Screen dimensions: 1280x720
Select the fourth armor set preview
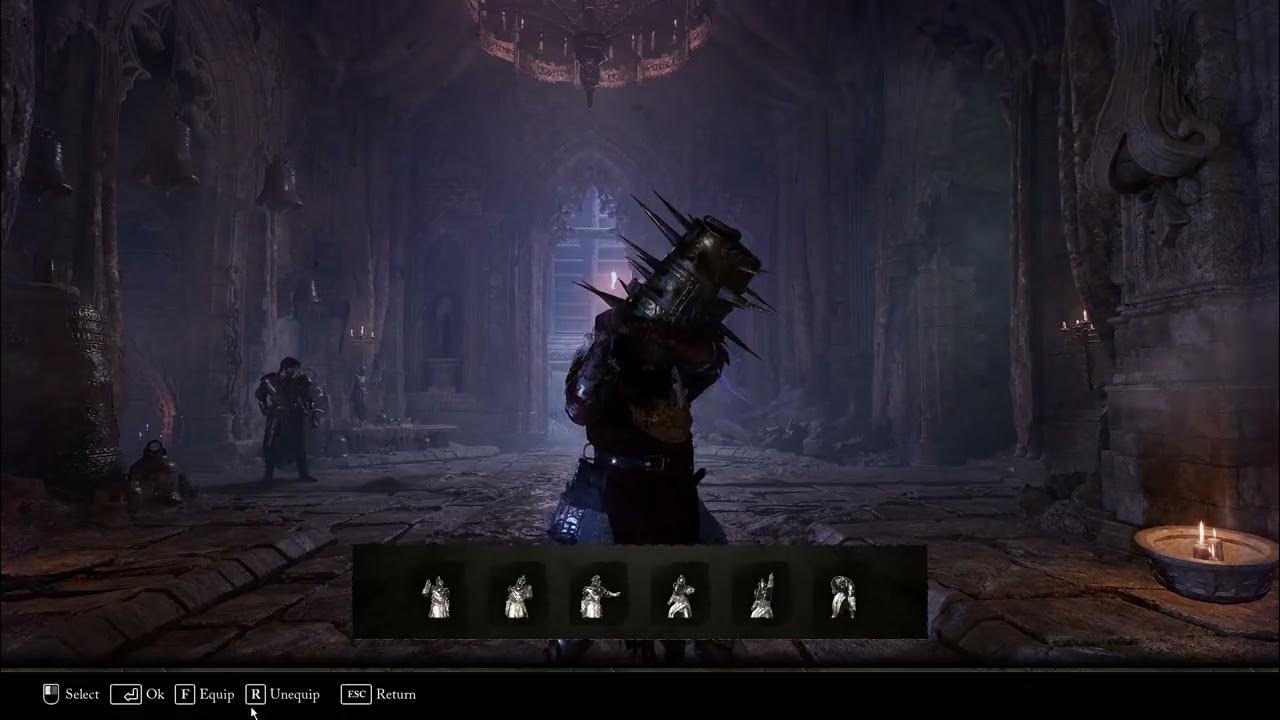point(680,596)
